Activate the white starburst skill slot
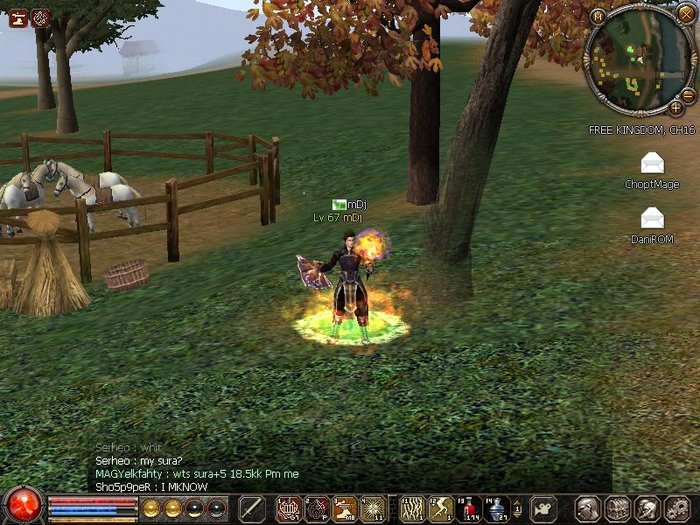 374,509
